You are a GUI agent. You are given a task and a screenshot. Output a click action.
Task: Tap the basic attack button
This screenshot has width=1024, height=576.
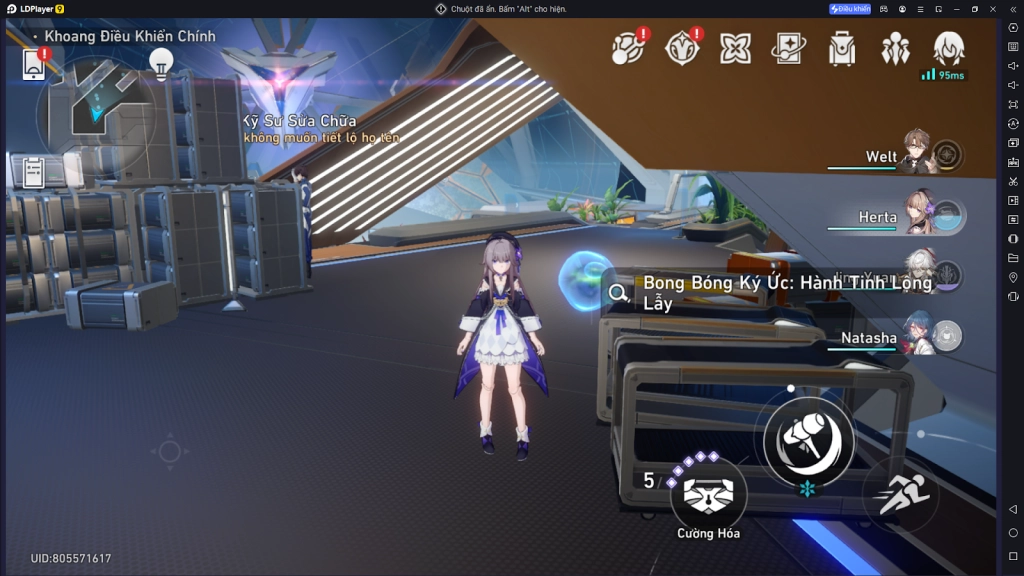click(808, 437)
